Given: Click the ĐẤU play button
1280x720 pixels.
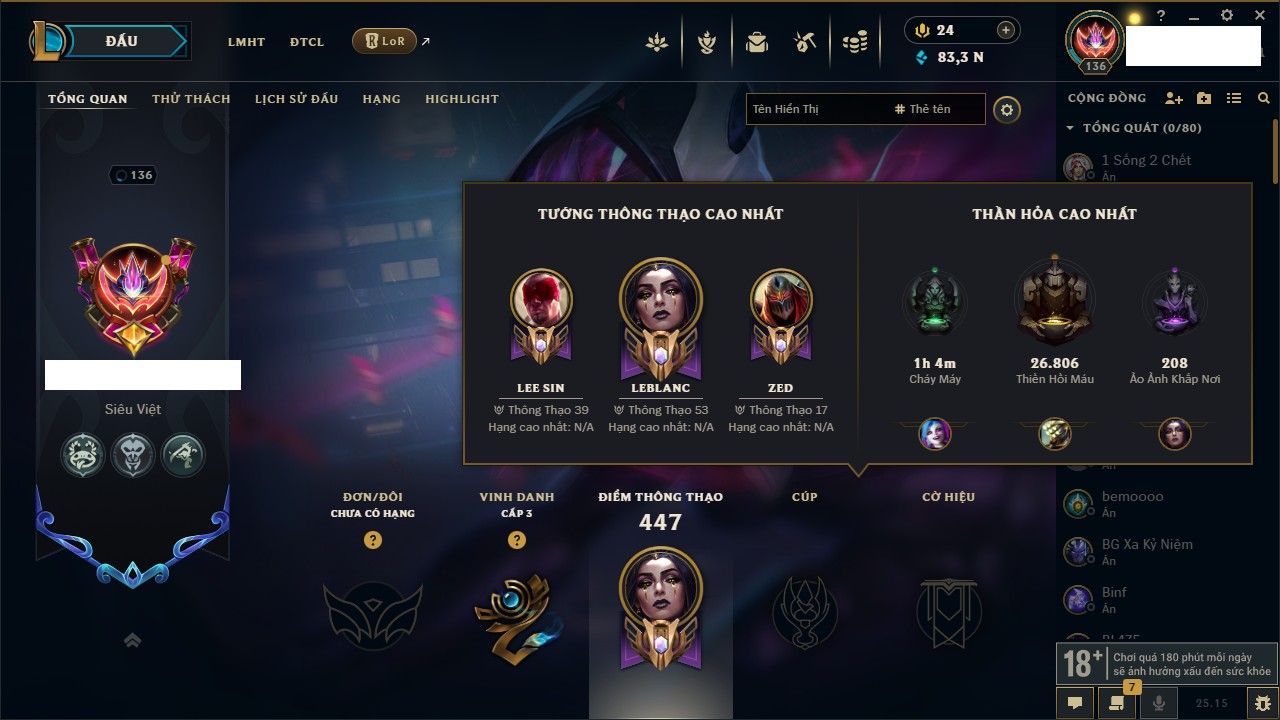Looking at the screenshot, I should pos(121,41).
